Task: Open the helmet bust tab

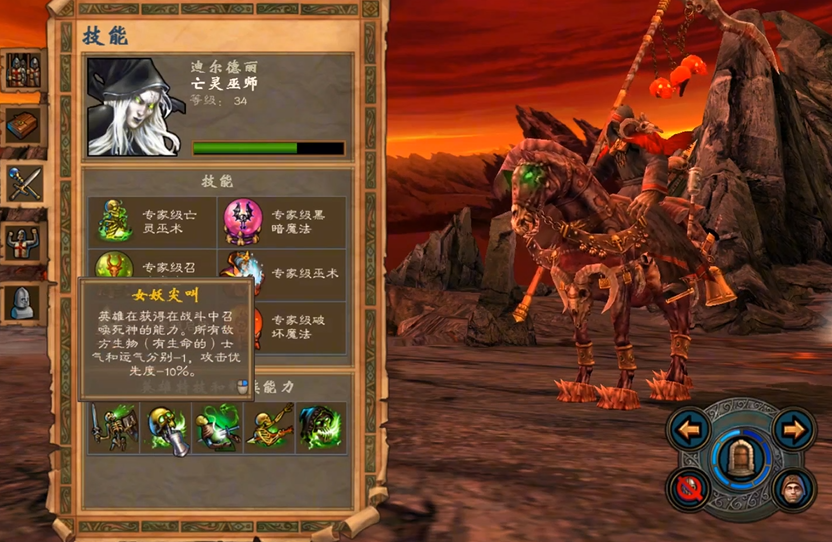Action: pos(22,300)
